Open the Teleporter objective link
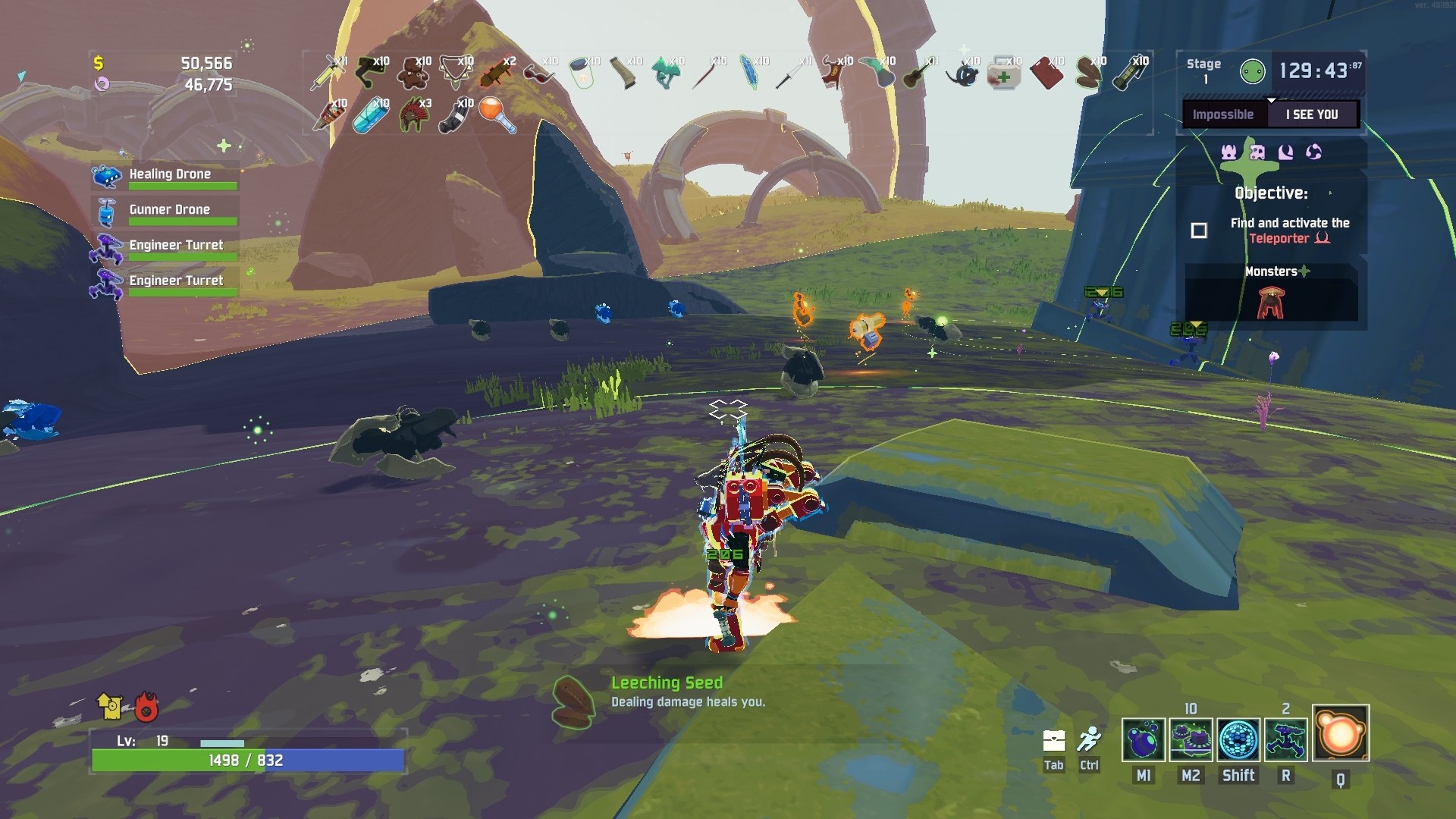Viewport: 1456px width, 819px height. pos(1280,237)
